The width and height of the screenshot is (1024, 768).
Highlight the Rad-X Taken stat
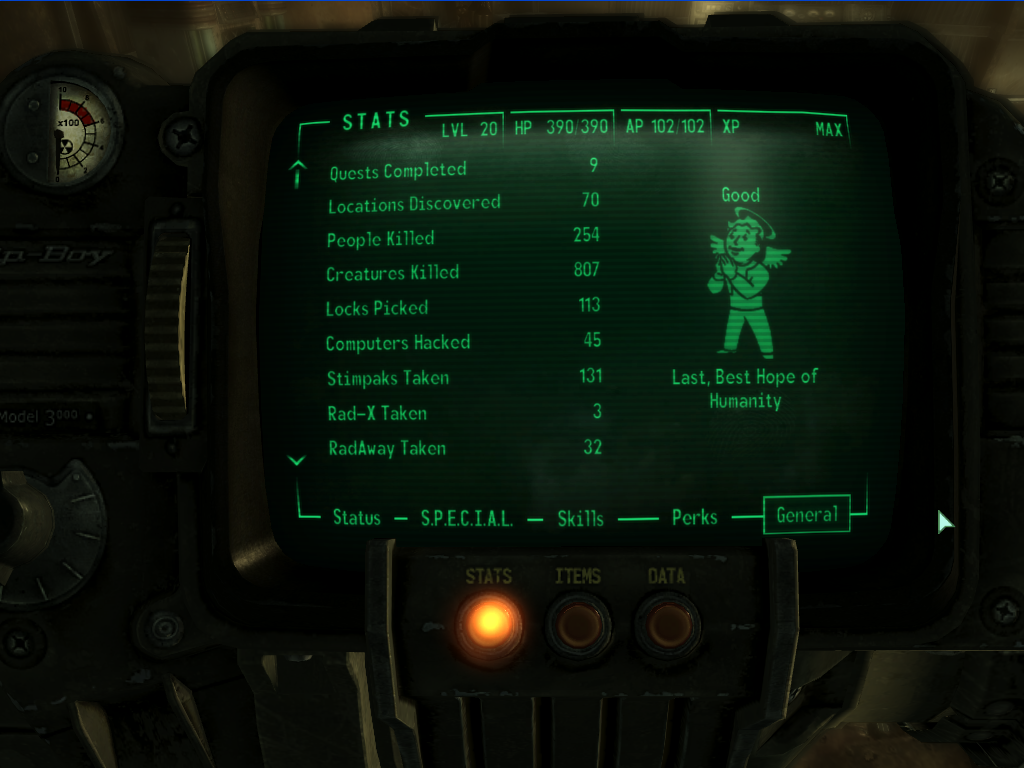pos(376,413)
